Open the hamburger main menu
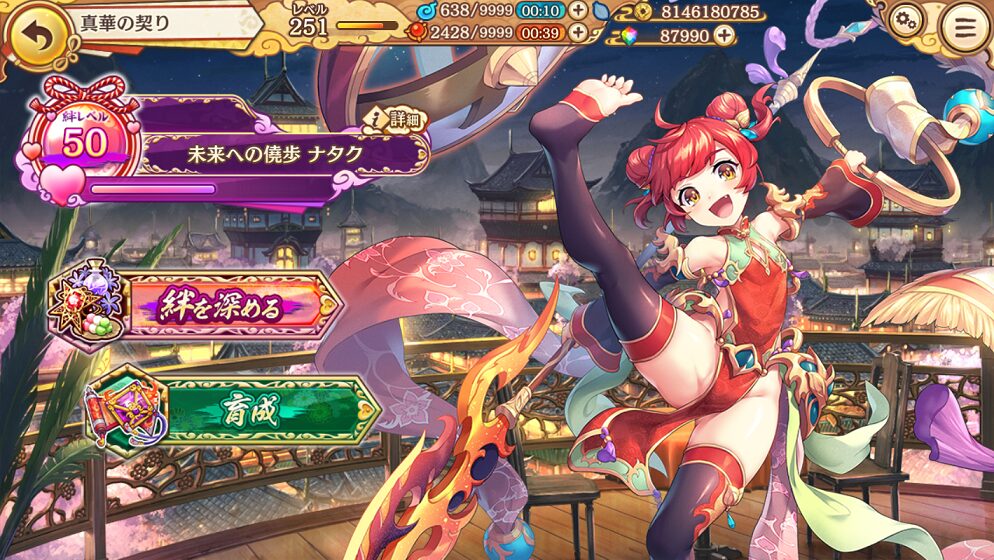Screen dimensions: 994x560 [964, 27]
